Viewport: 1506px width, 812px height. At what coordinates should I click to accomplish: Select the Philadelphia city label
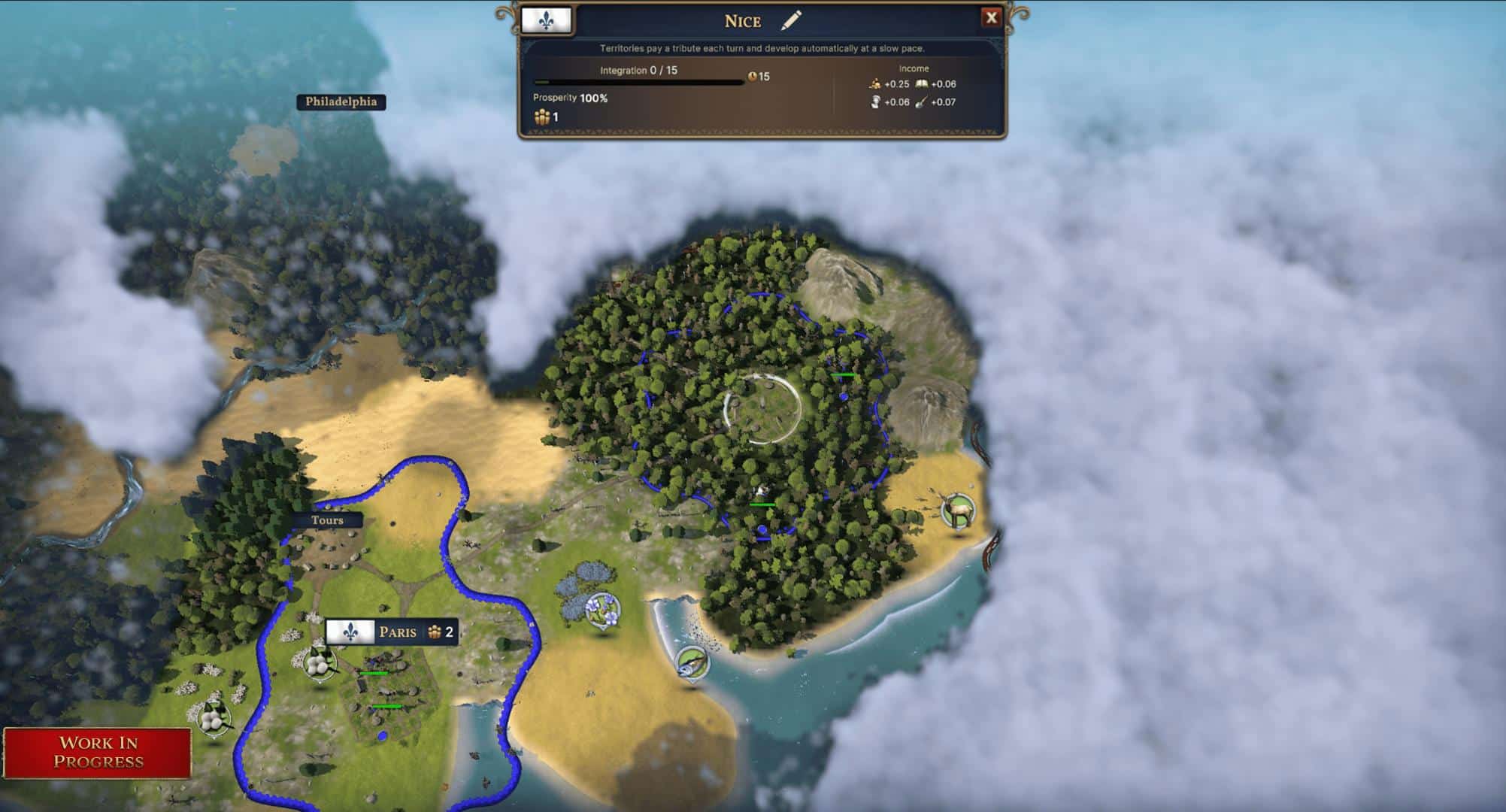[x=341, y=101]
